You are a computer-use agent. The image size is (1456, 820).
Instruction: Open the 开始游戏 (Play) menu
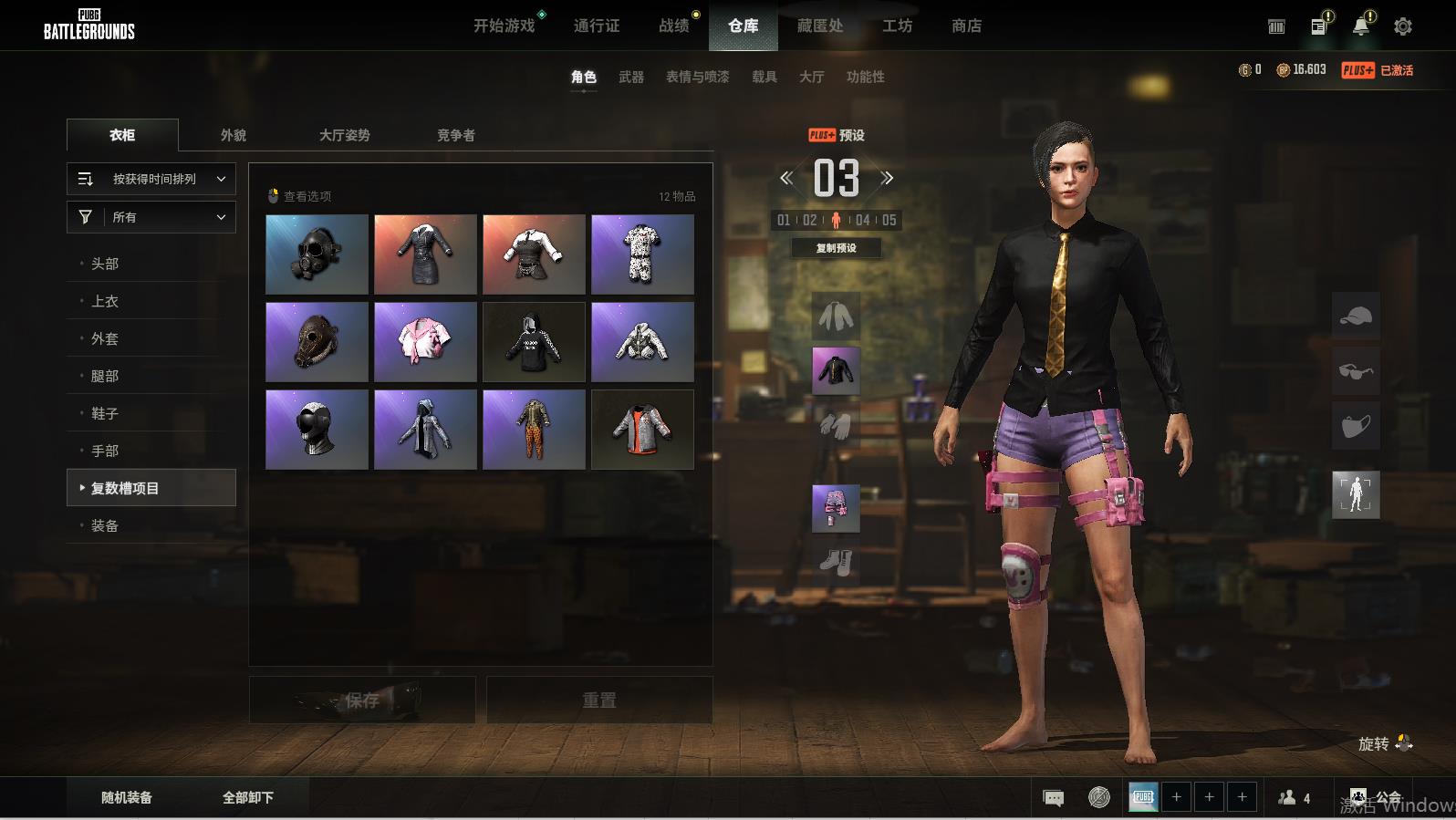pyautogui.click(x=504, y=26)
